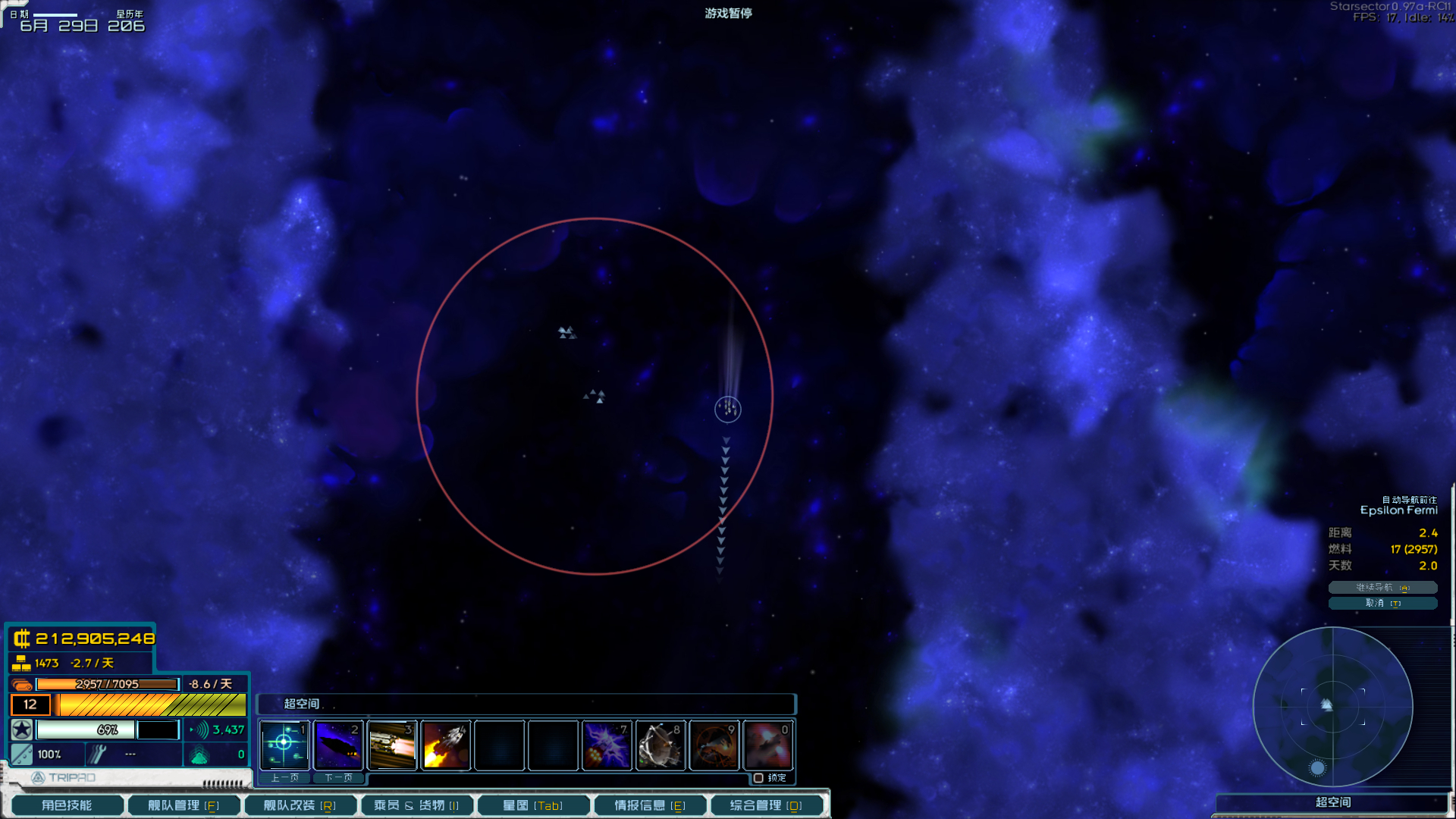The height and width of the screenshot is (819, 1456).
Task: Activate the dark ship ability in slot 2
Action: (x=338, y=745)
